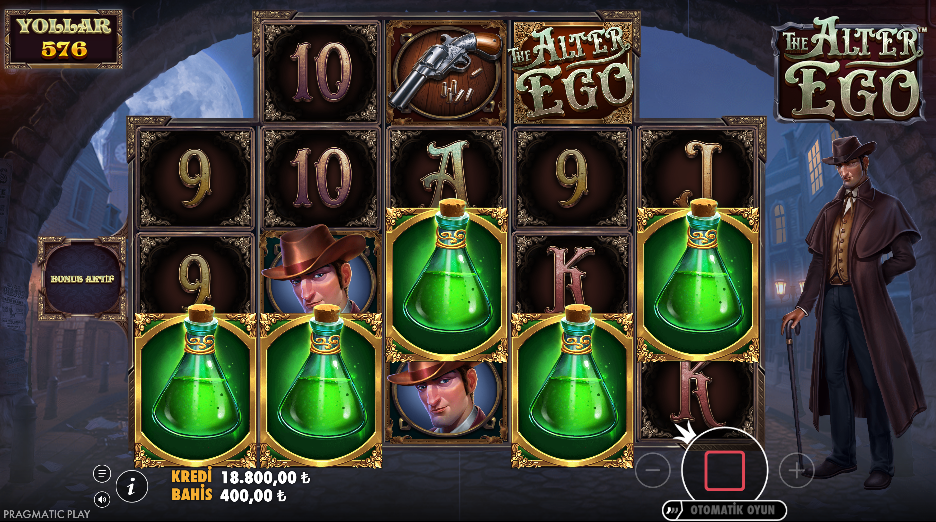The height and width of the screenshot is (522, 936).
Task: Increase the bet with the plus button
Action: (796, 469)
